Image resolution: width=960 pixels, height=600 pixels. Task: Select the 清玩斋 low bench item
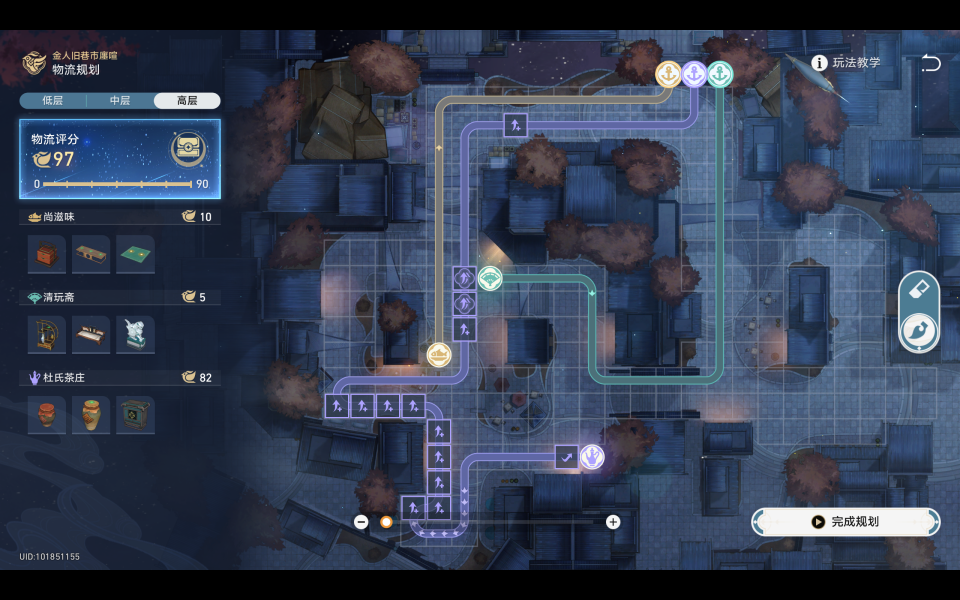pyautogui.click(x=91, y=334)
